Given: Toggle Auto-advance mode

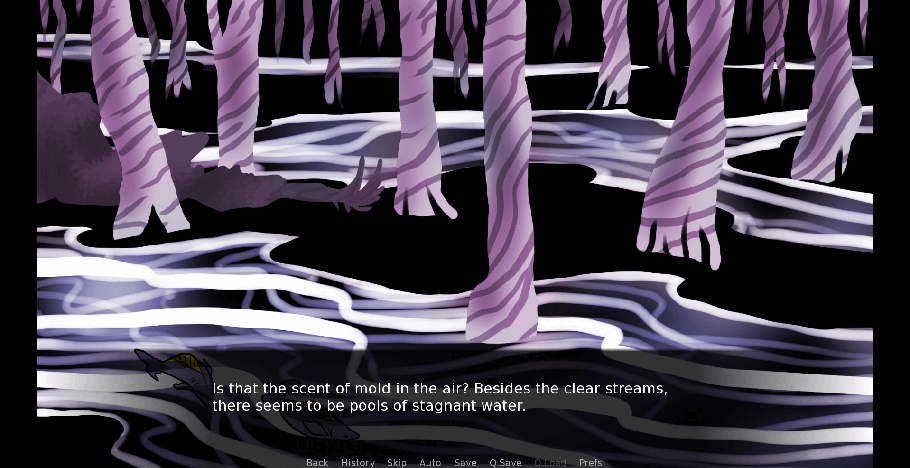Looking at the screenshot, I should (430, 462).
